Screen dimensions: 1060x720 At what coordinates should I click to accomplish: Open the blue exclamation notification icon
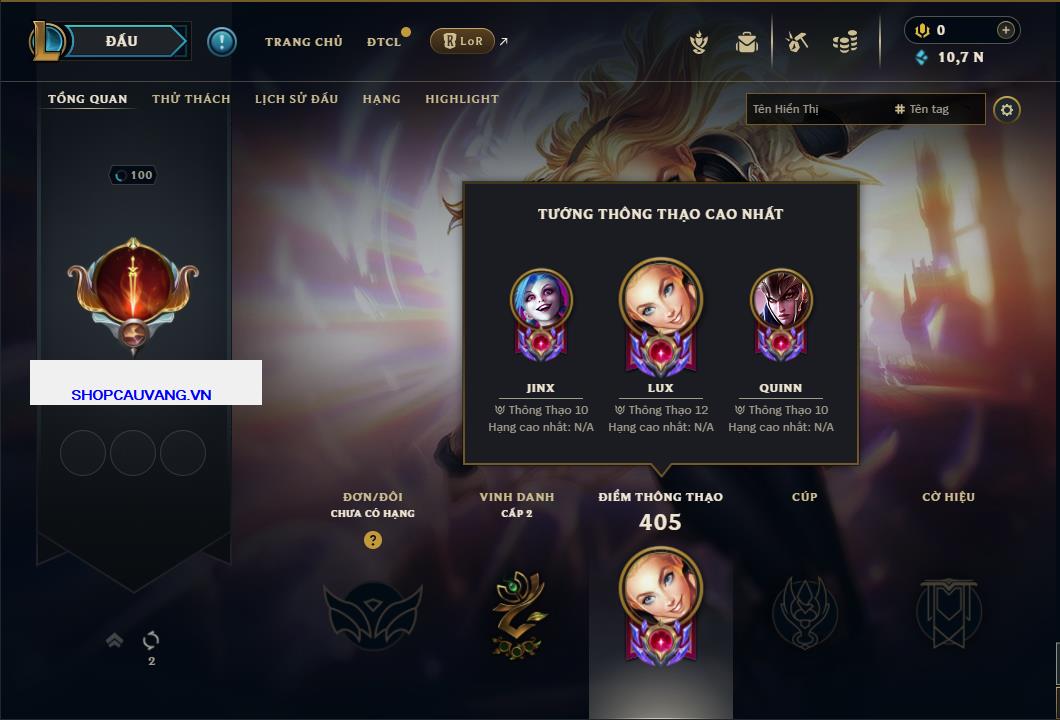click(222, 41)
